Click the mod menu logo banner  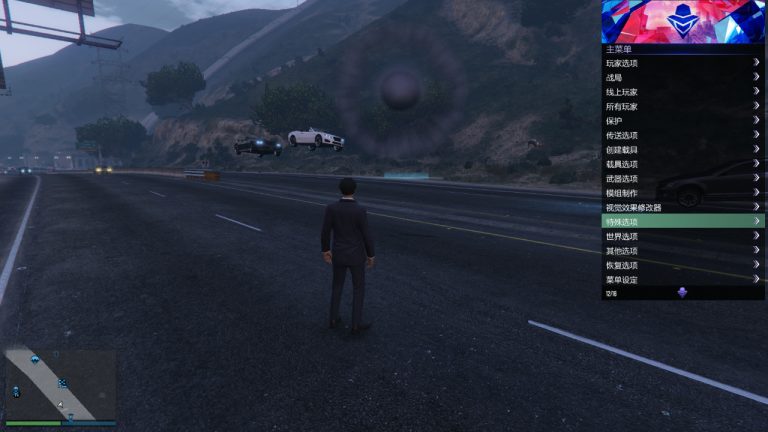coord(683,21)
